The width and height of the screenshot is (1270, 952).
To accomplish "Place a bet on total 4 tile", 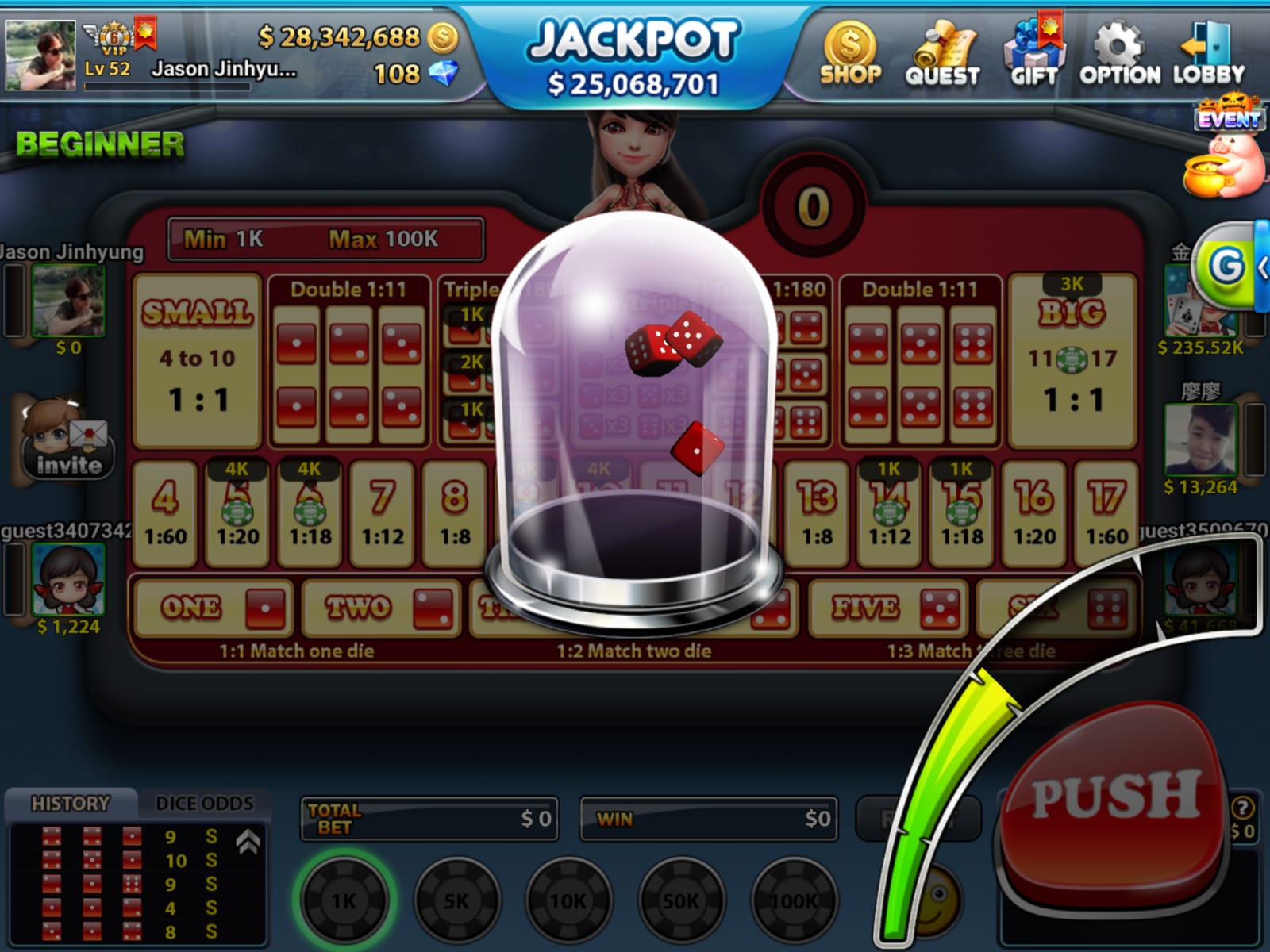I will [165, 513].
